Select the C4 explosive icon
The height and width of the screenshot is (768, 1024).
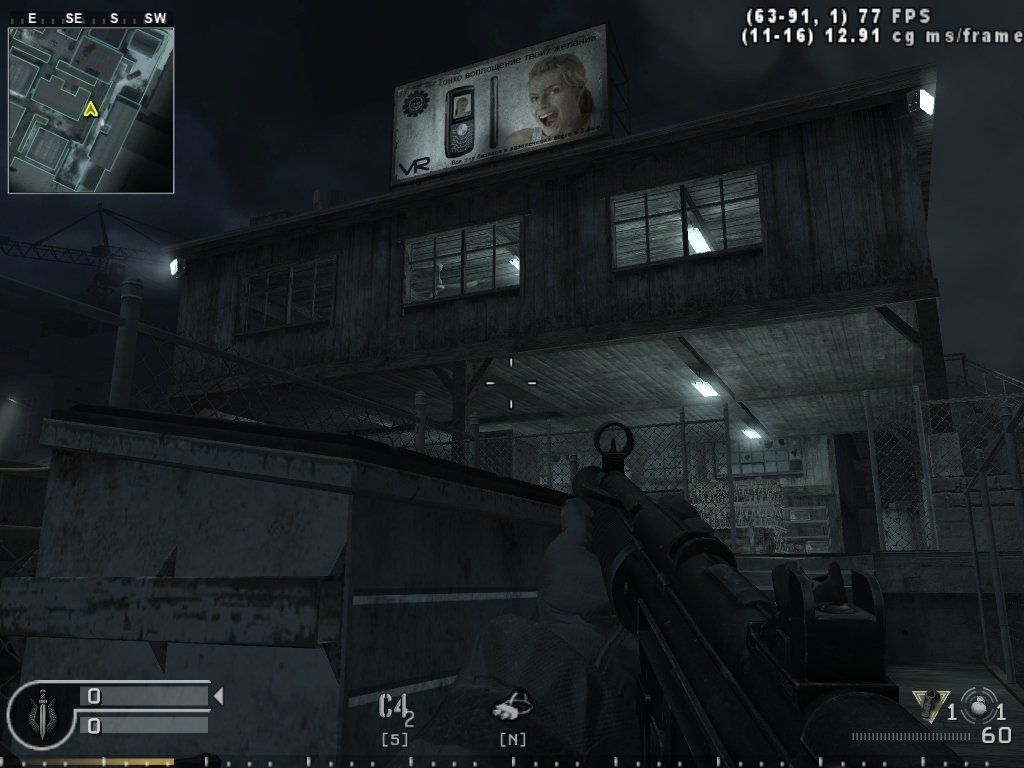tap(393, 708)
